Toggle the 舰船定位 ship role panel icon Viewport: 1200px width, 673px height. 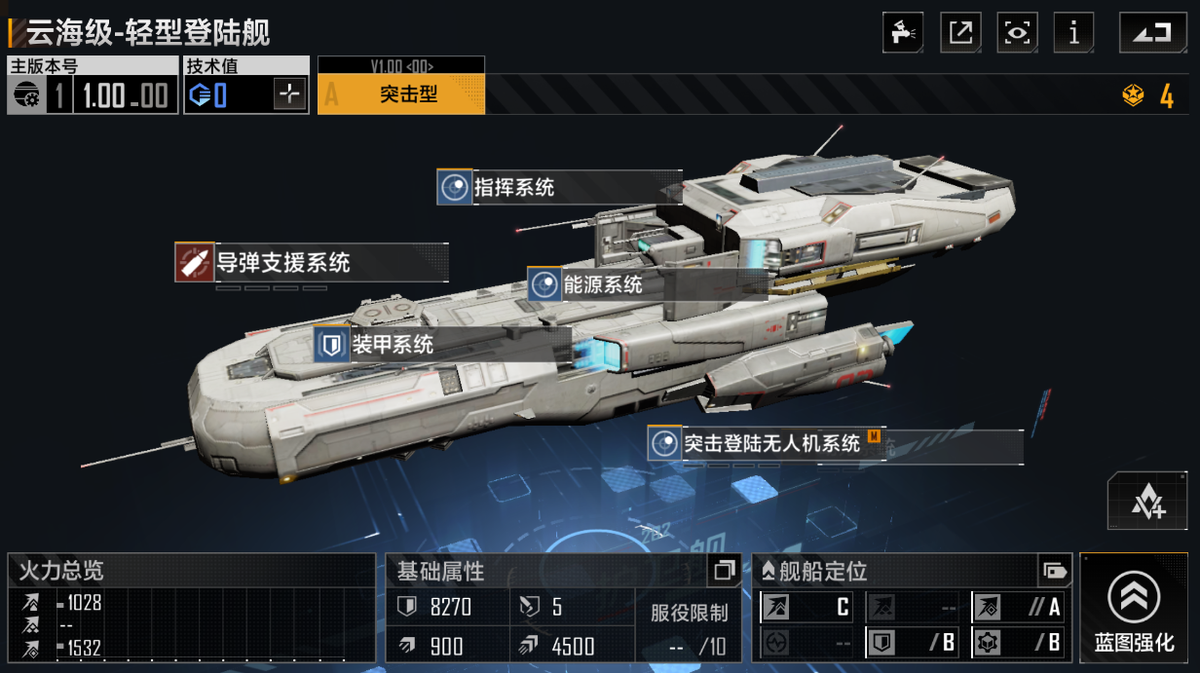pos(1054,571)
